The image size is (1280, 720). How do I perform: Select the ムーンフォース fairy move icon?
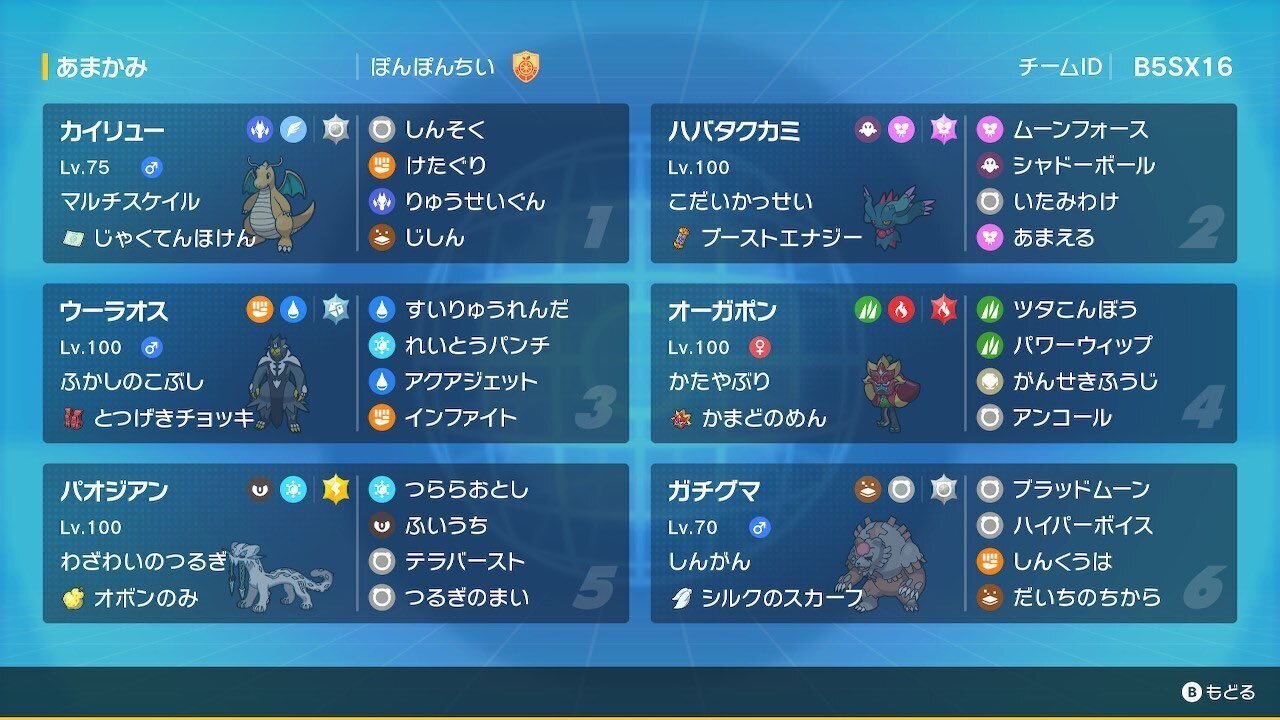tap(991, 128)
